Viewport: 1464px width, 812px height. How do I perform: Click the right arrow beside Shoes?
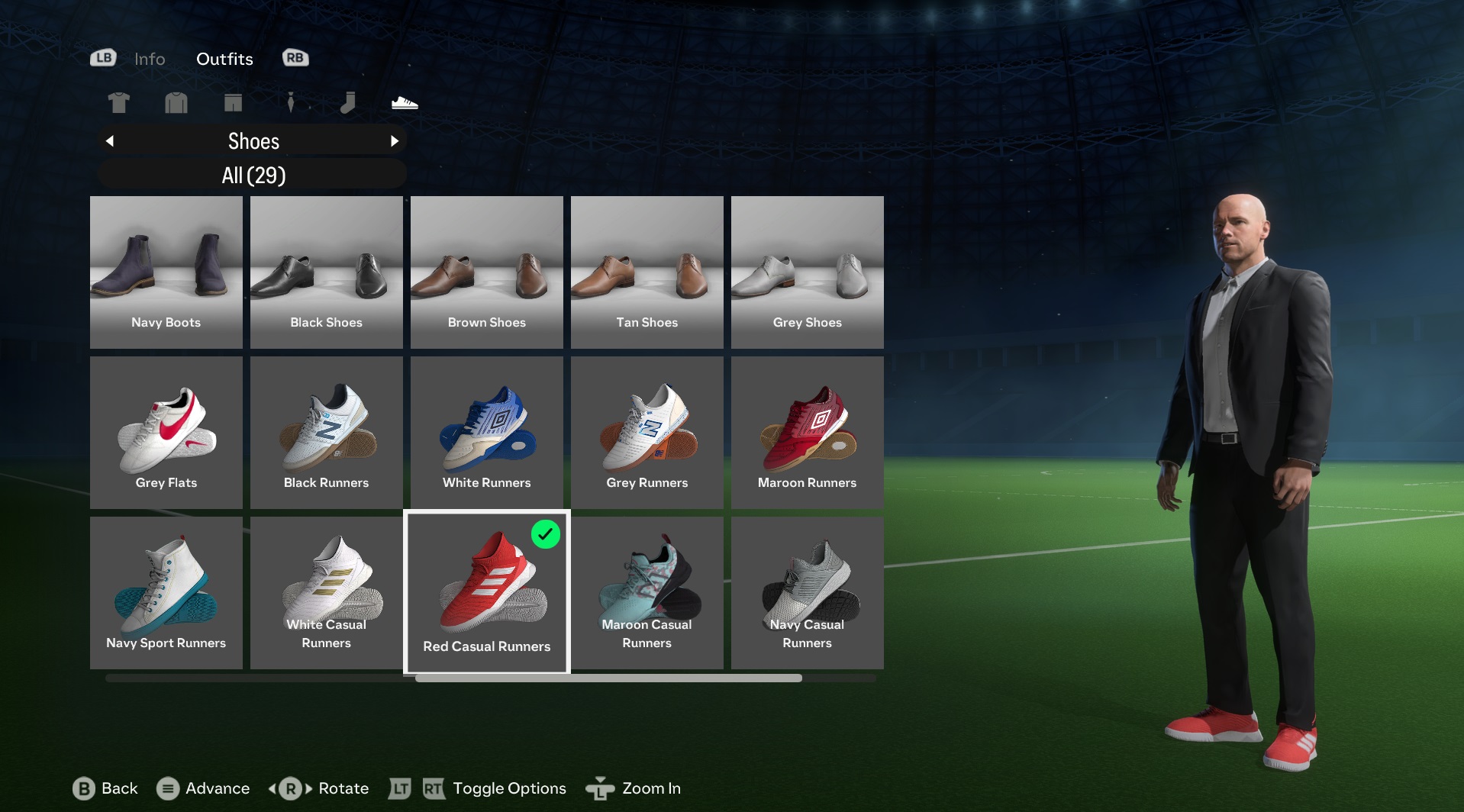tap(395, 140)
